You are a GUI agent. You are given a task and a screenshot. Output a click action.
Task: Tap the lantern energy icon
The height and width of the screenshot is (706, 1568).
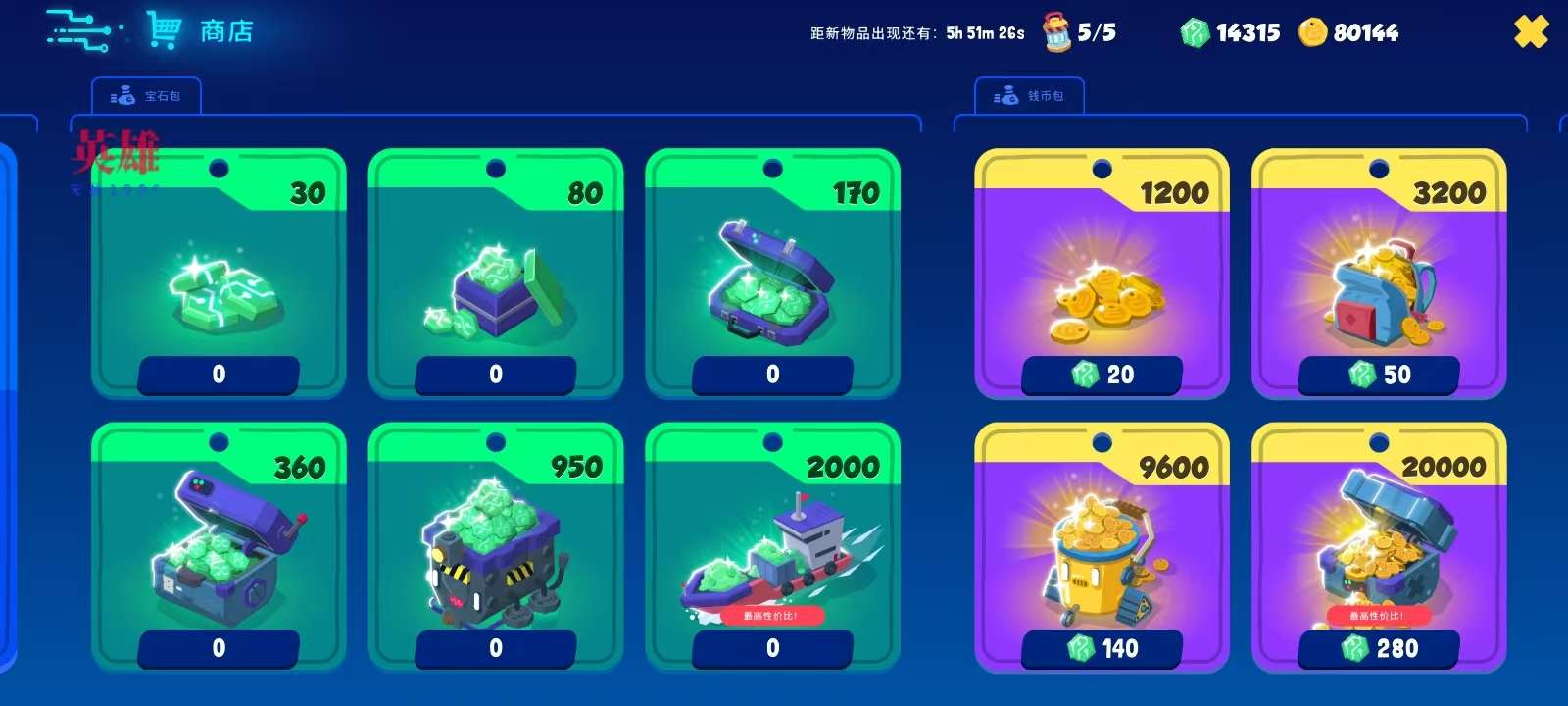pyautogui.click(x=1057, y=32)
